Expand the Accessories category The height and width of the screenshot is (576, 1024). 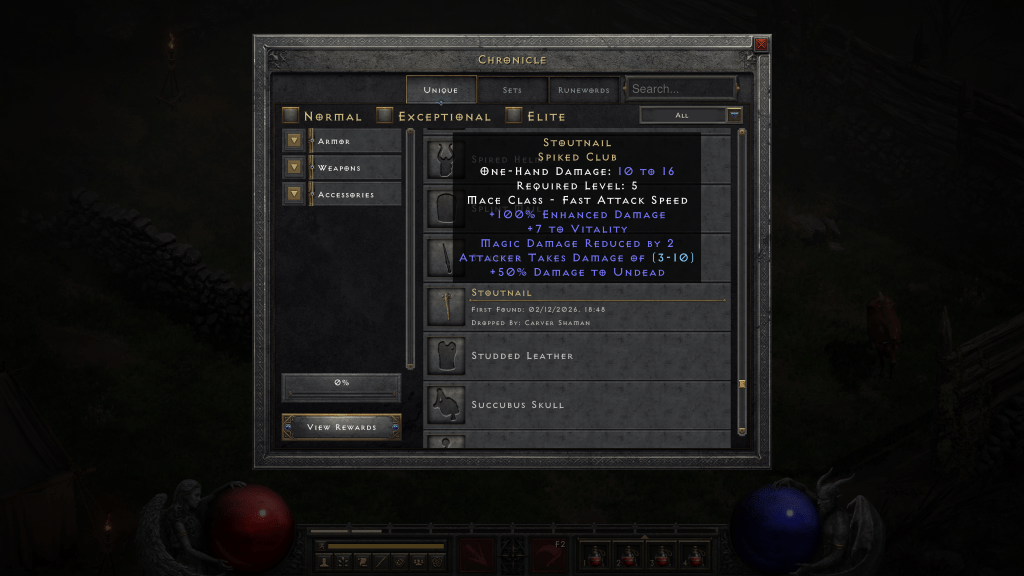click(294, 193)
